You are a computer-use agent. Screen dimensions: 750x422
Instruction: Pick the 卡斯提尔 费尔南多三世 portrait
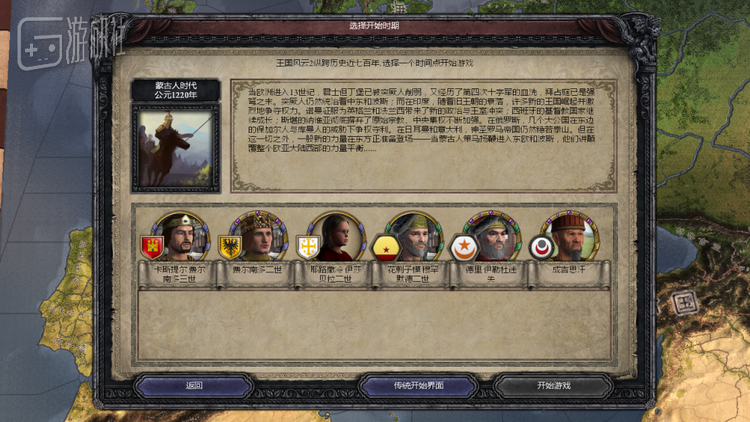point(181,238)
